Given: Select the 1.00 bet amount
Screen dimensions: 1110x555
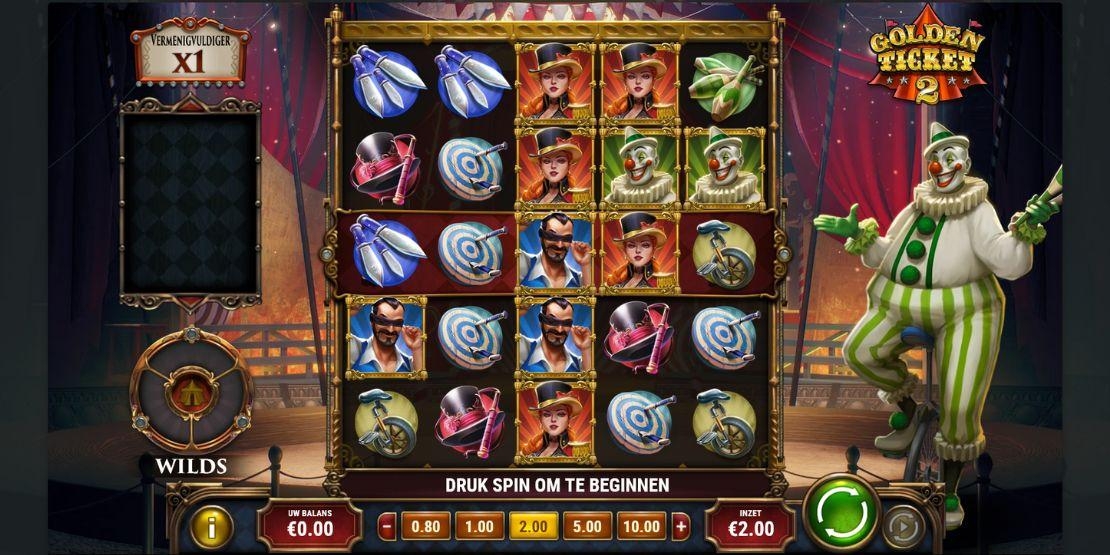Looking at the screenshot, I should pos(478,526).
